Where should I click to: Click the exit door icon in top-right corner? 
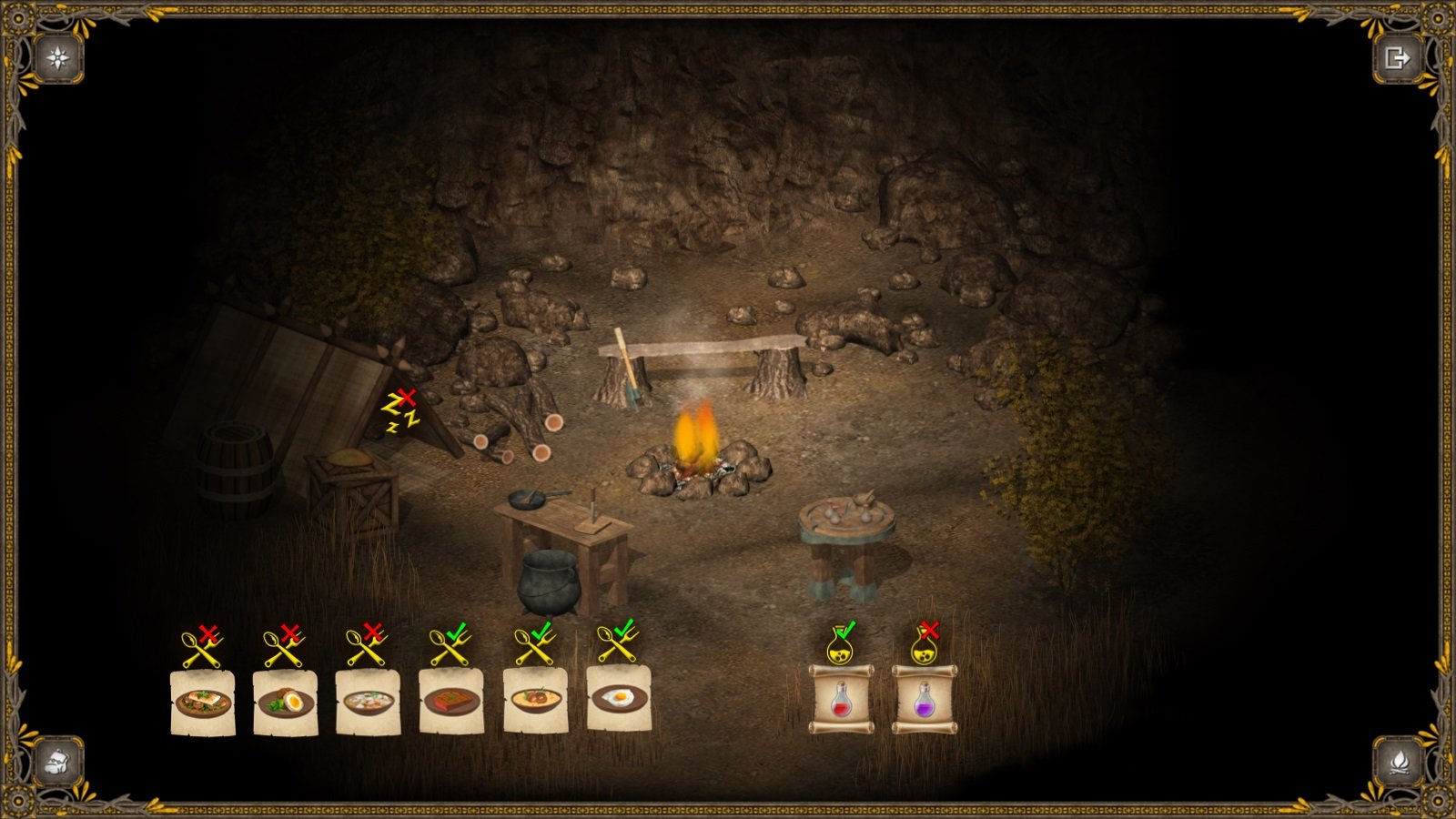coord(1399,56)
